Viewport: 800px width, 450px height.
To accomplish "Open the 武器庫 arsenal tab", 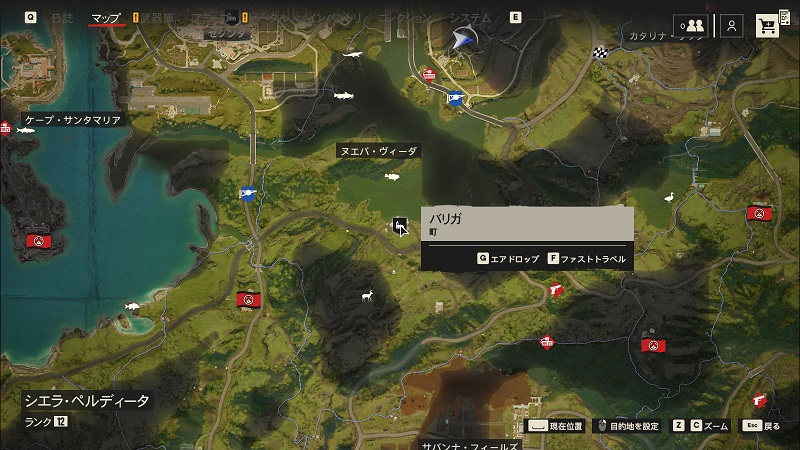I will click(156, 17).
